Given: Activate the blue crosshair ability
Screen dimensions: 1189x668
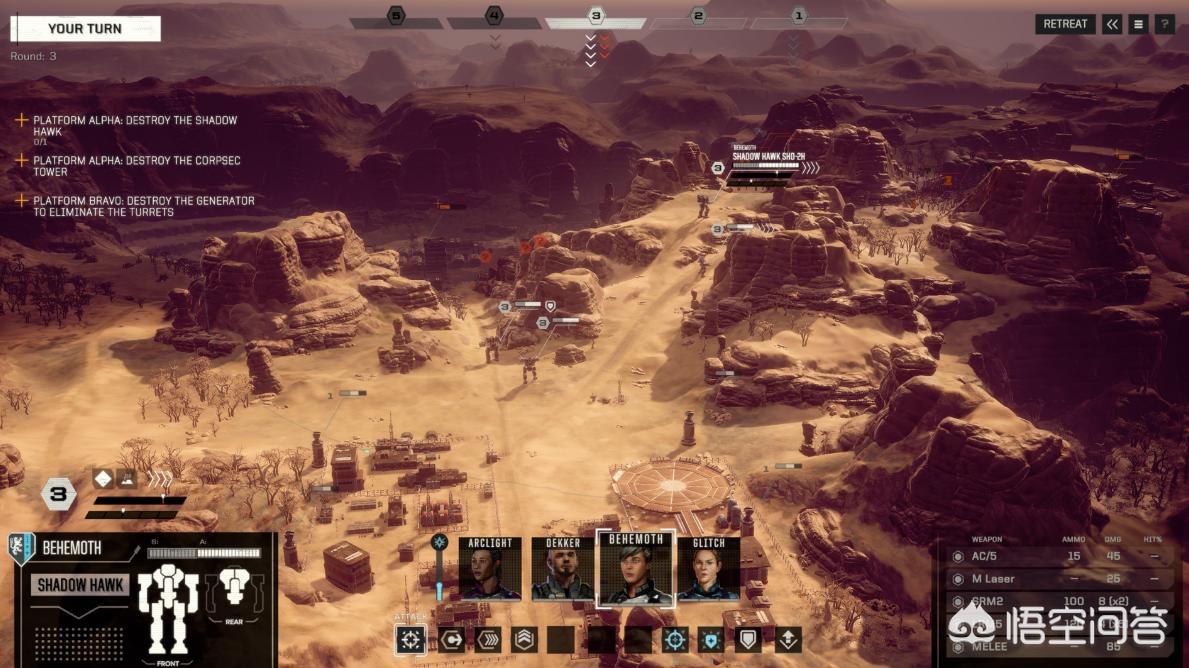Looking at the screenshot, I should (675, 640).
